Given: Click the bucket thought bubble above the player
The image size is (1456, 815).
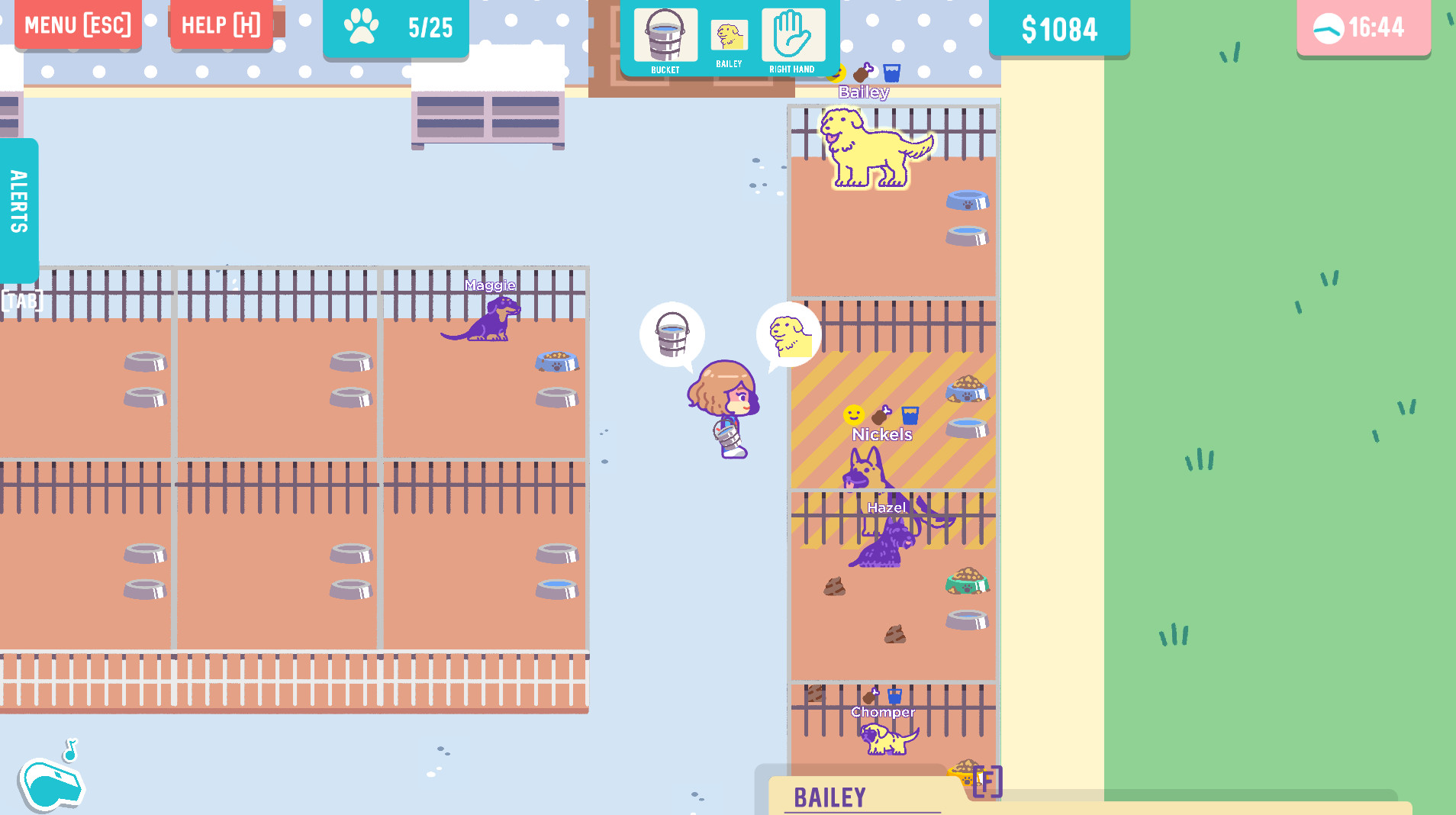Looking at the screenshot, I should (x=672, y=334).
